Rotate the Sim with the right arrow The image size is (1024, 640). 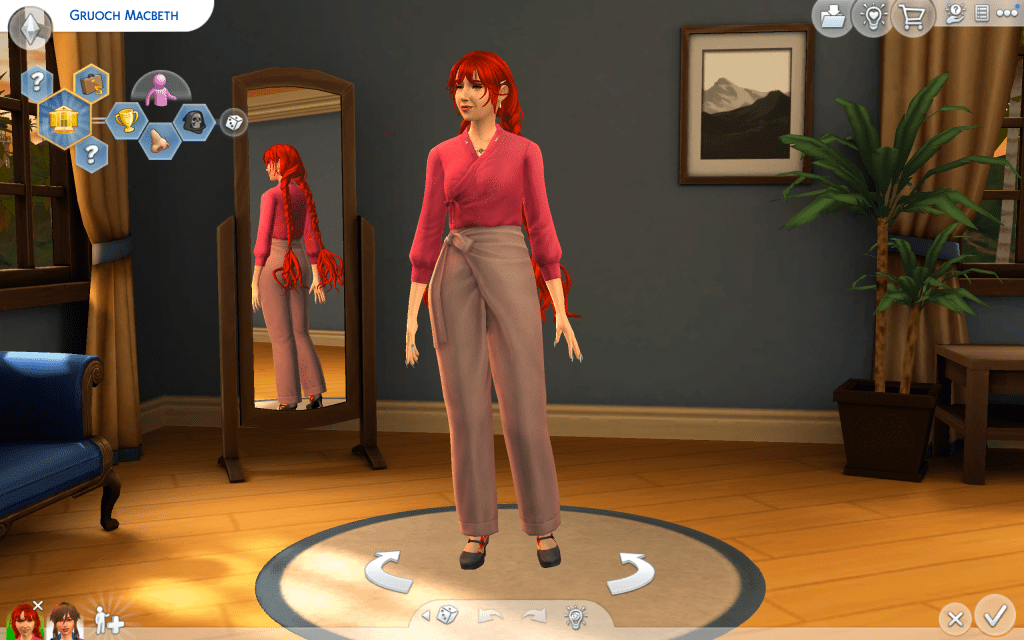click(630, 571)
